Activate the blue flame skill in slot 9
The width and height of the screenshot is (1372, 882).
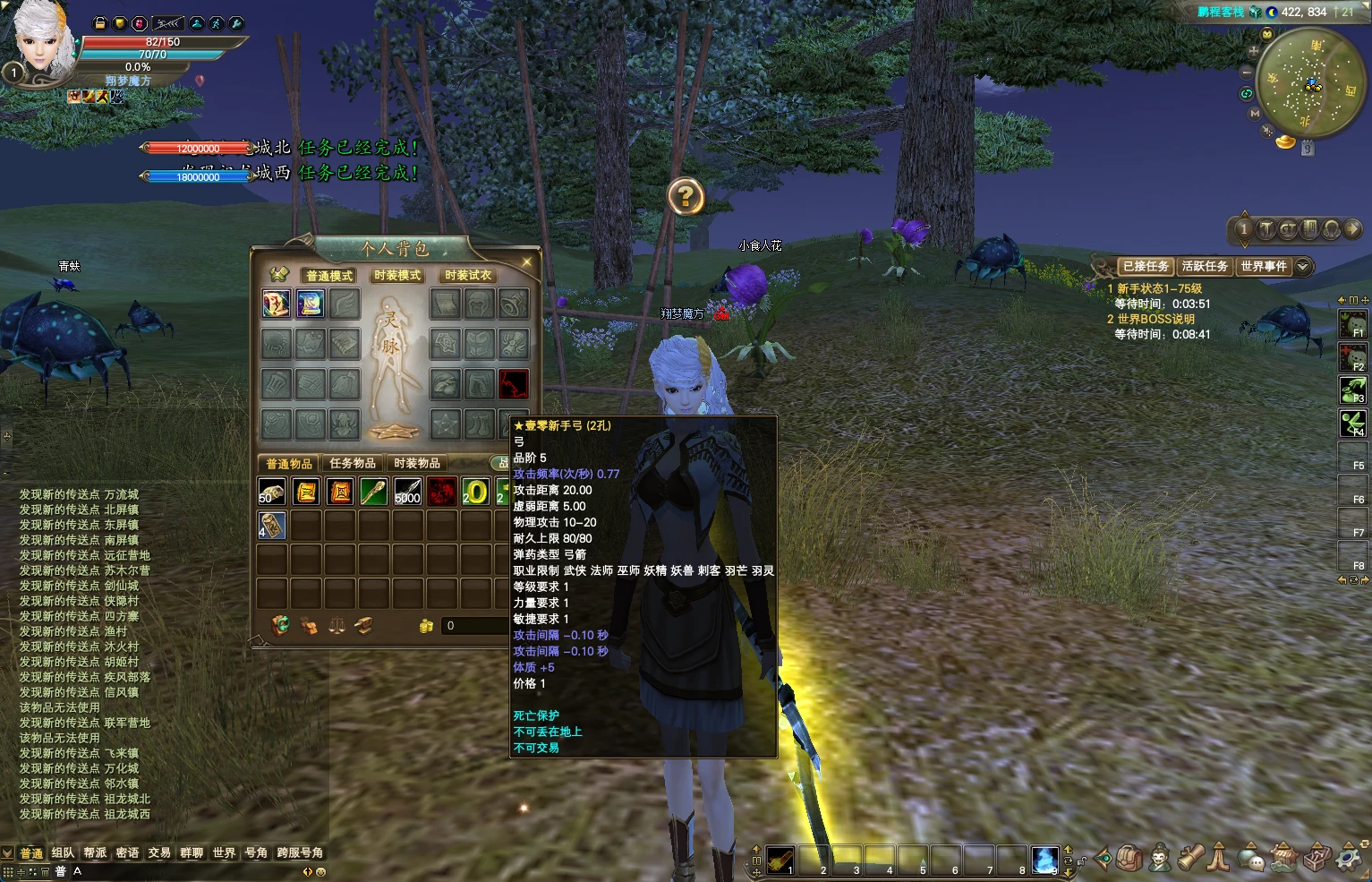click(1044, 860)
